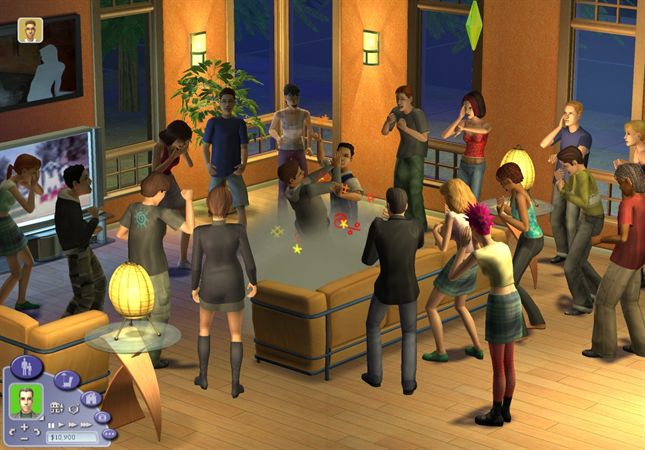This screenshot has height=450, width=645.
Task: Open the three-dots options menu
Action: click(x=109, y=434)
